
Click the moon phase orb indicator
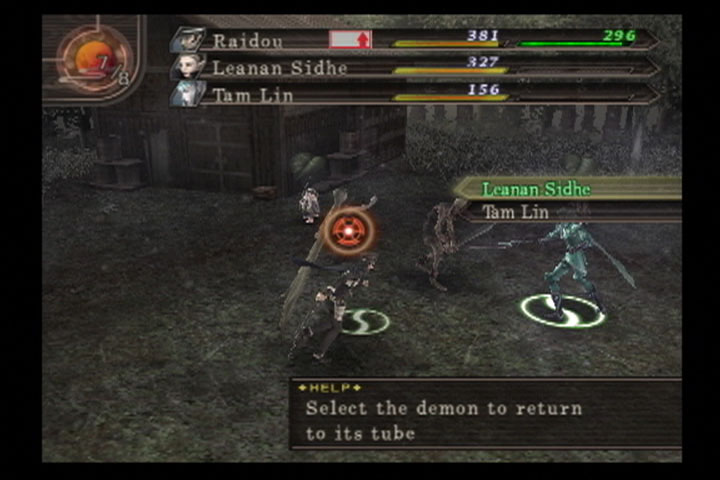tap(93, 60)
